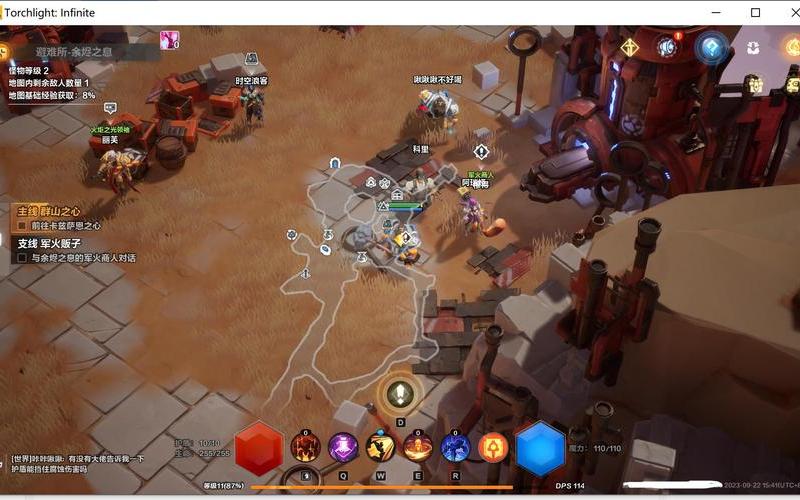Screen dimensions: 800x500
Task: Select the orange torch skill icon
Action: tap(493, 446)
